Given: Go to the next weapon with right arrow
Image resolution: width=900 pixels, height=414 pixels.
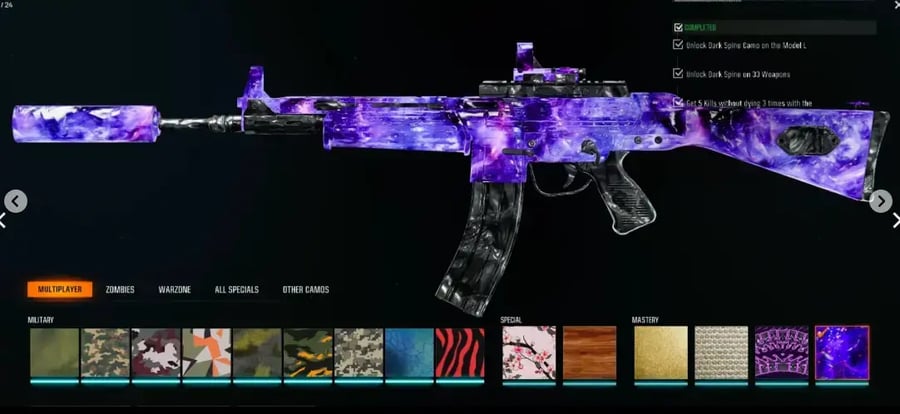Looking at the screenshot, I should click(x=880, y=202).
